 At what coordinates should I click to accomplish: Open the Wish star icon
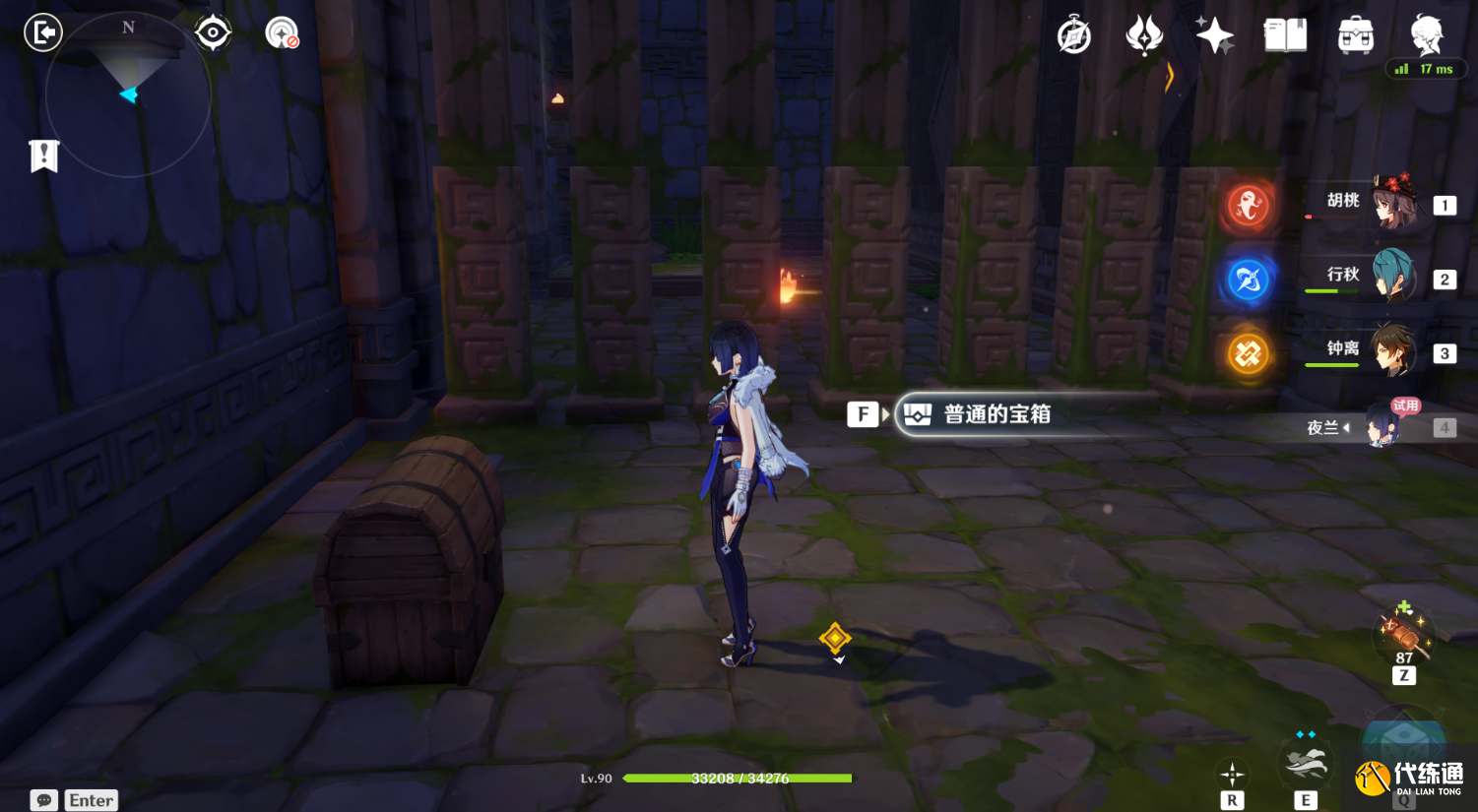tap(1214, 36)
